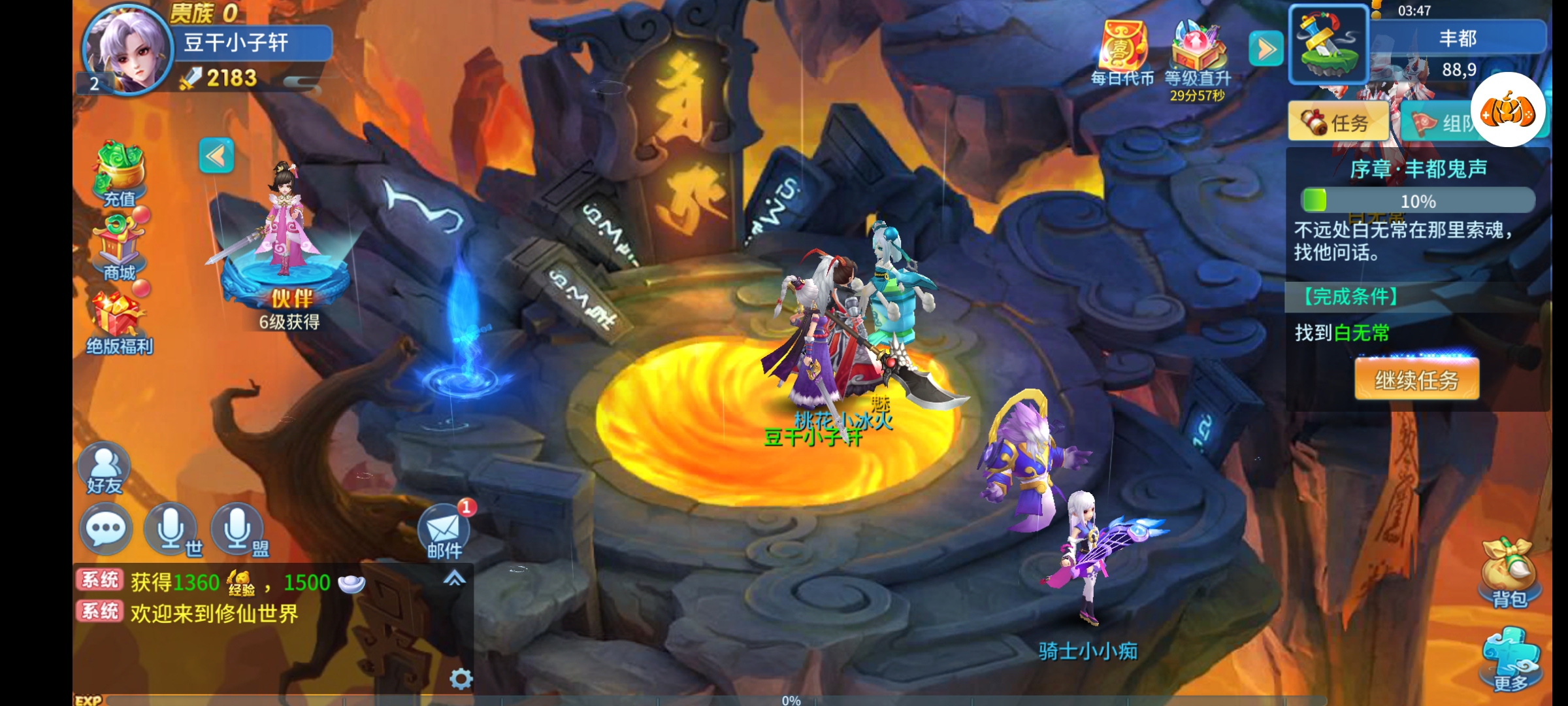Open the 邮件 mailbox

[444, 531]
